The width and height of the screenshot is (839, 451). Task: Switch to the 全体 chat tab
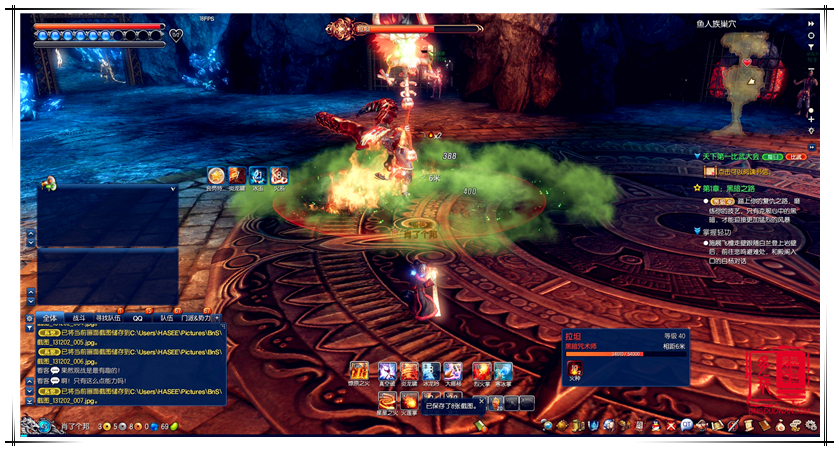[x=50, y=318]
